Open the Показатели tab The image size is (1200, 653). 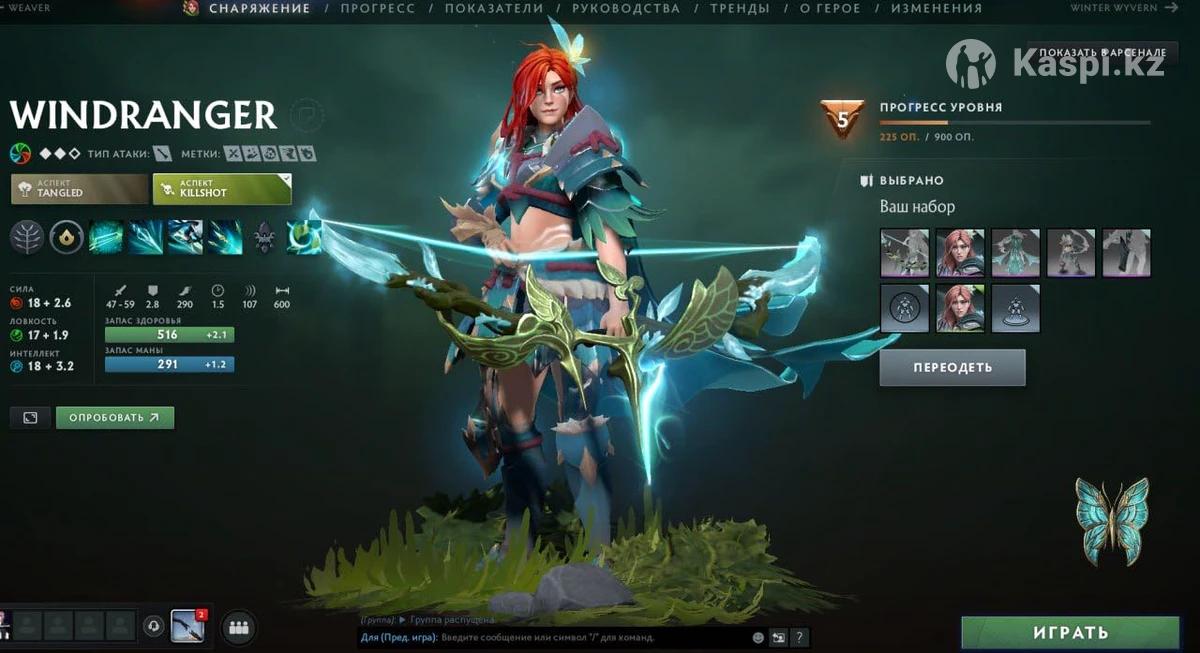(494, 8)
